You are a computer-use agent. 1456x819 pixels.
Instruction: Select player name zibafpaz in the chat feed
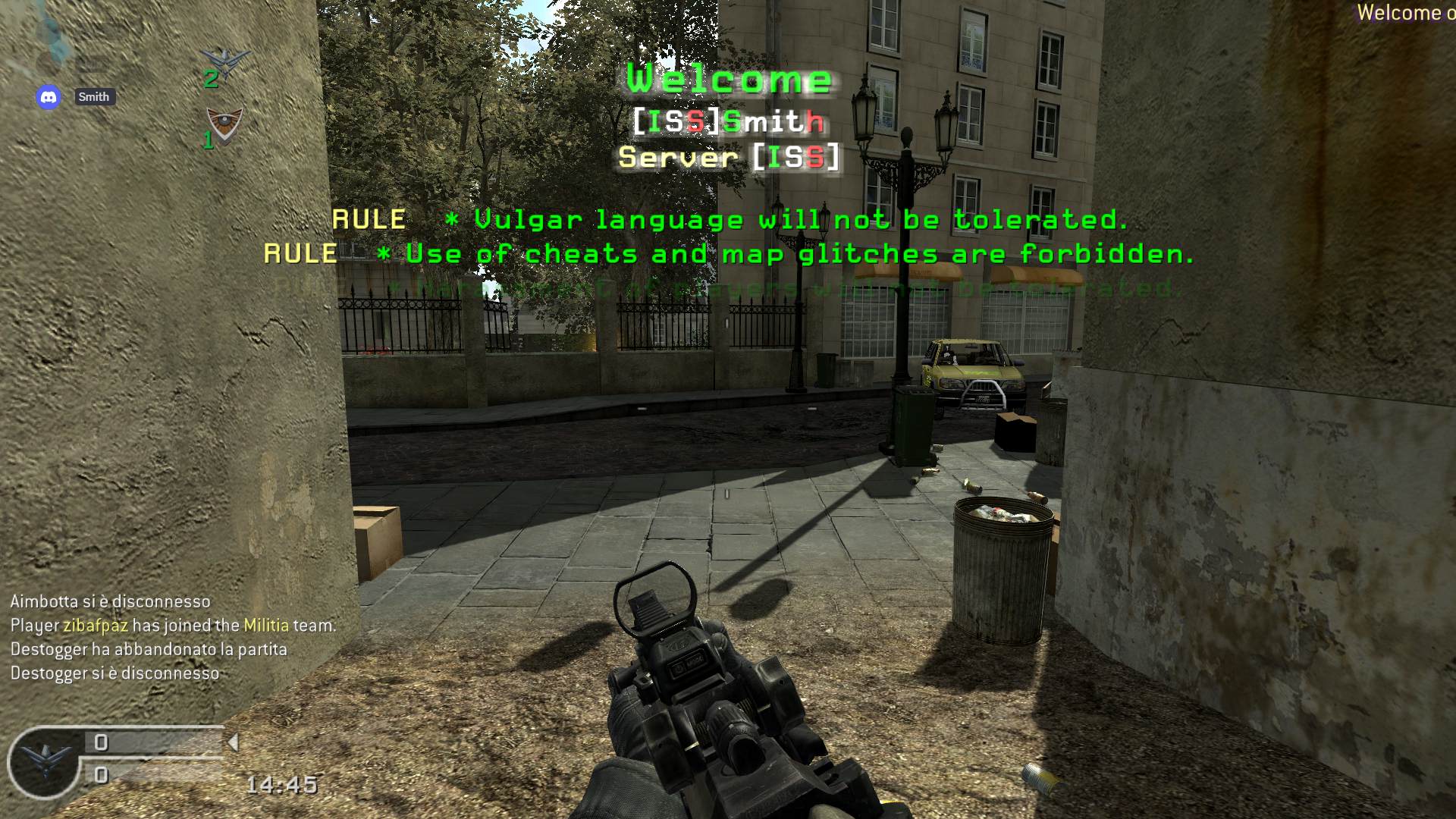click(x=95, y=626)
